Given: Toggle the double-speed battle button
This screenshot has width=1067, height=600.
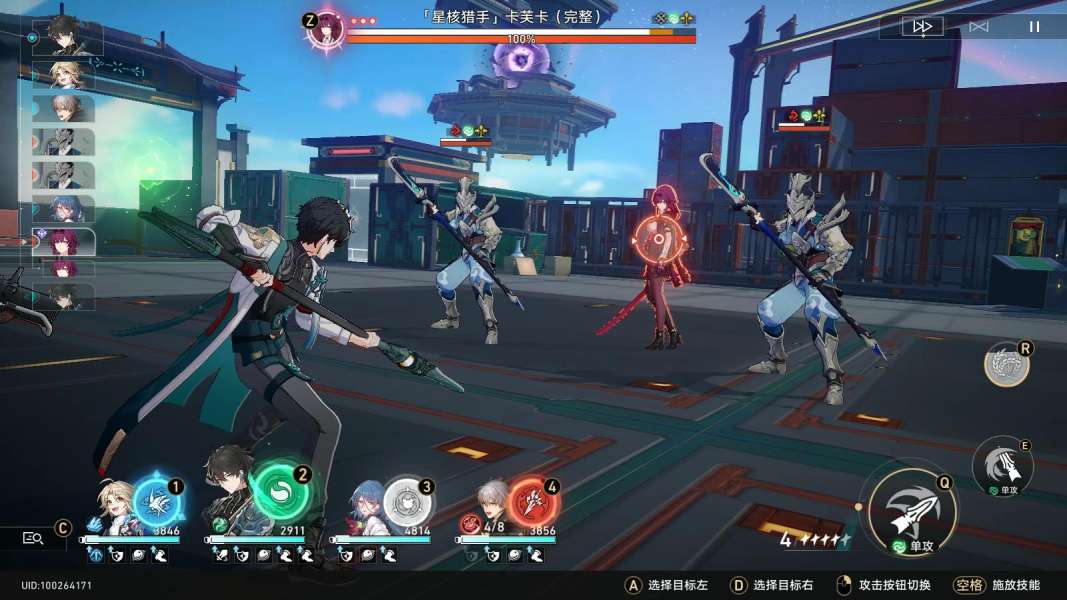Looking at the screenshot, I should click(x=922, y=27).
